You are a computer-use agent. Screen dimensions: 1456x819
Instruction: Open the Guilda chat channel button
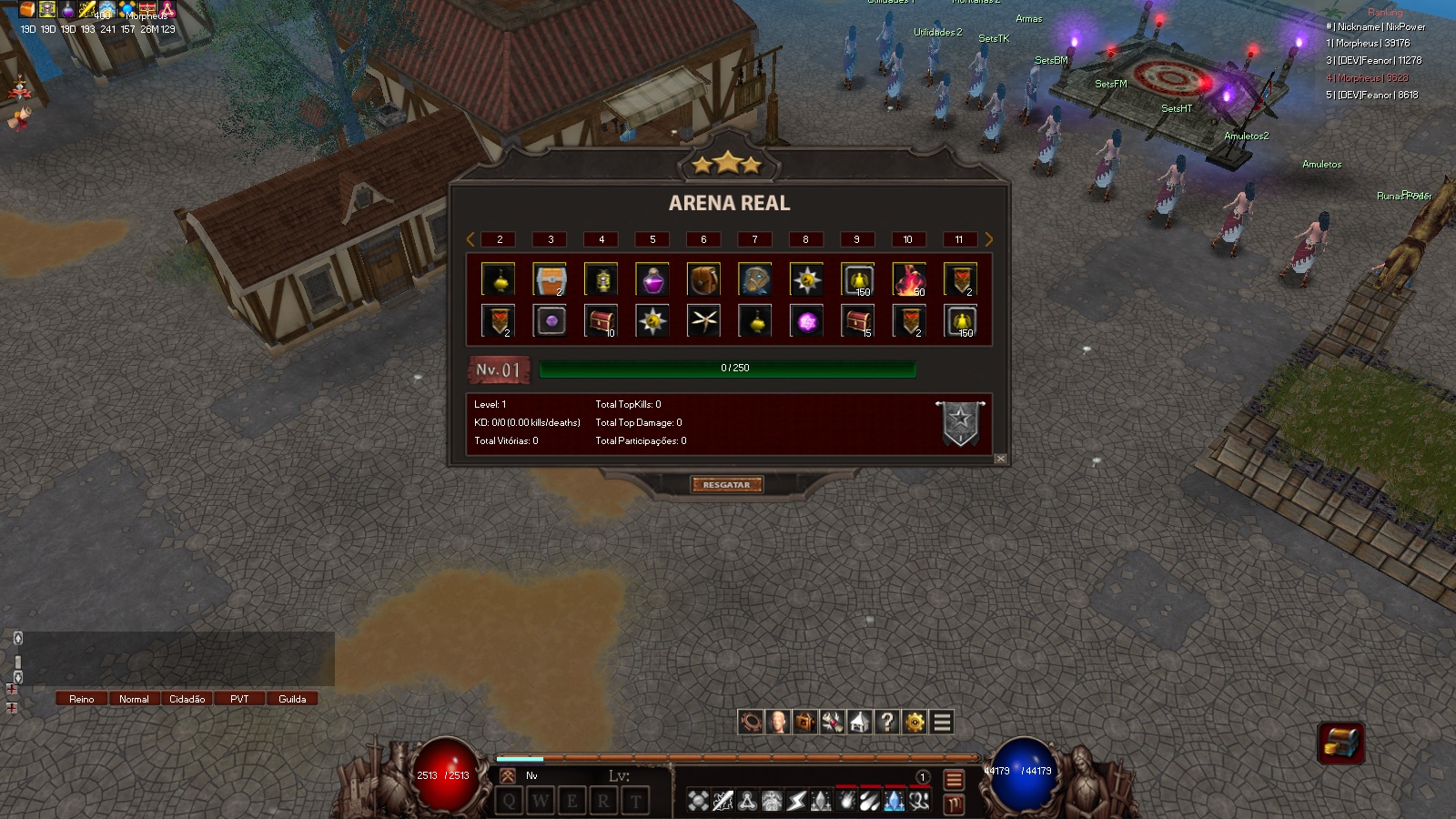coord(292,699)
